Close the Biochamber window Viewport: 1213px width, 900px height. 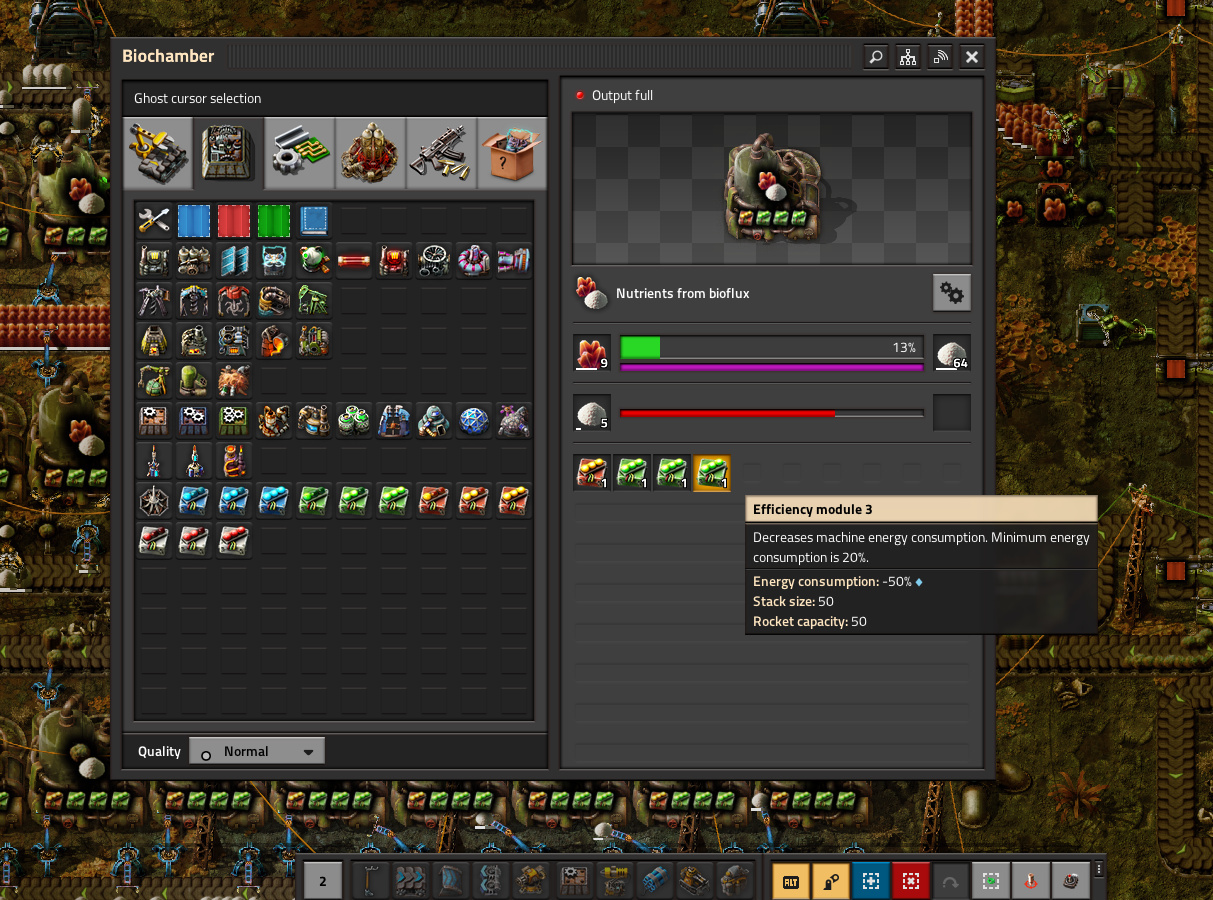(971, 57)
